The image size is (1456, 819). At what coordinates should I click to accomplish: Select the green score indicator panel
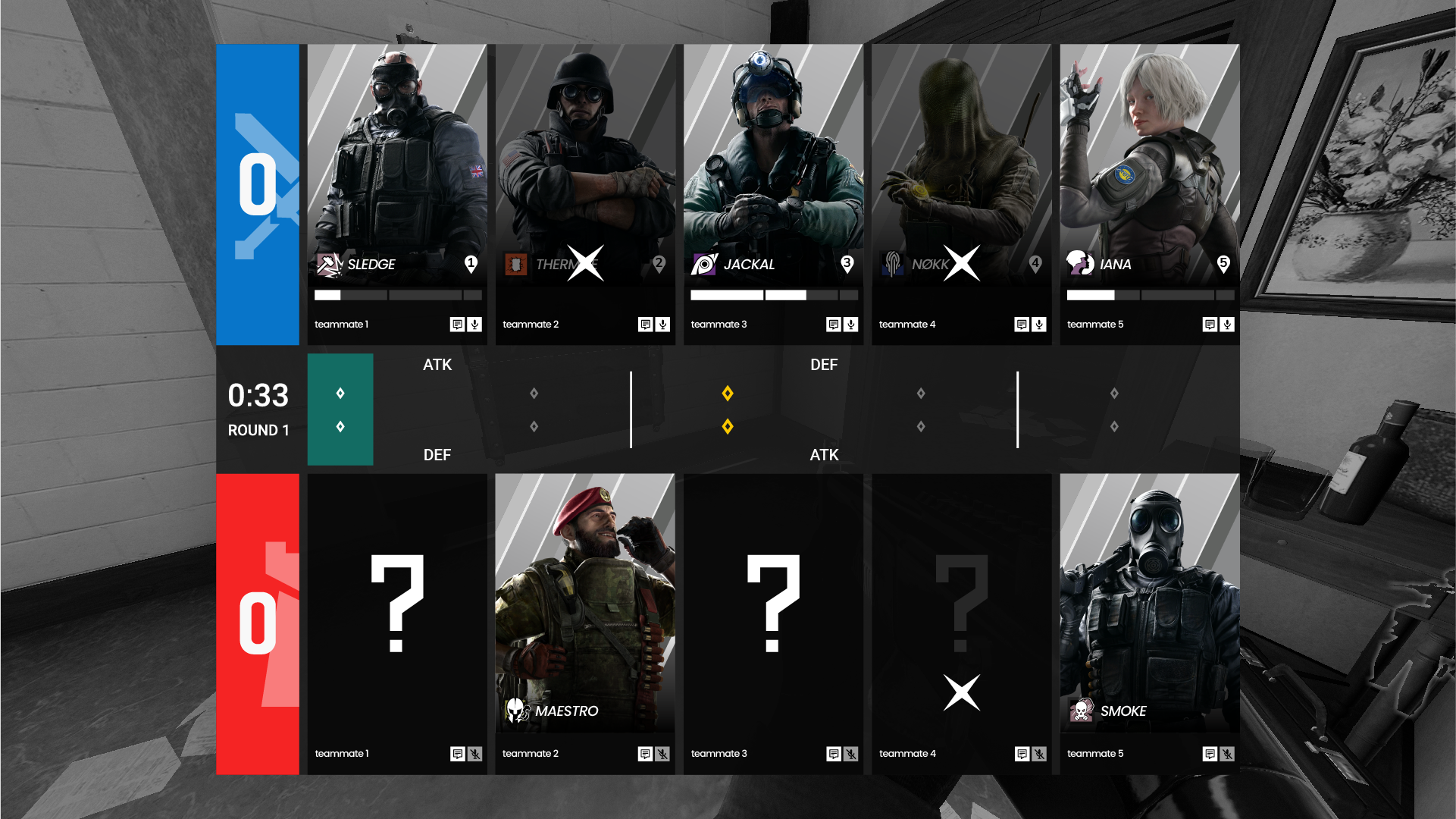tap(340, 409)
